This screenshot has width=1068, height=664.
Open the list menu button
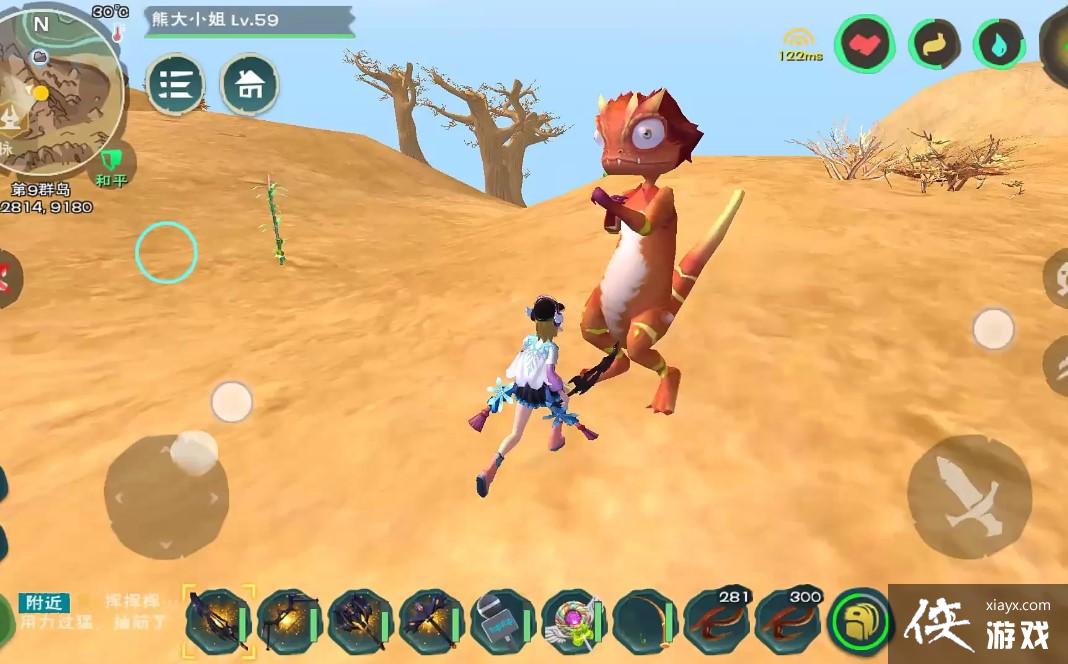(176, 84)
